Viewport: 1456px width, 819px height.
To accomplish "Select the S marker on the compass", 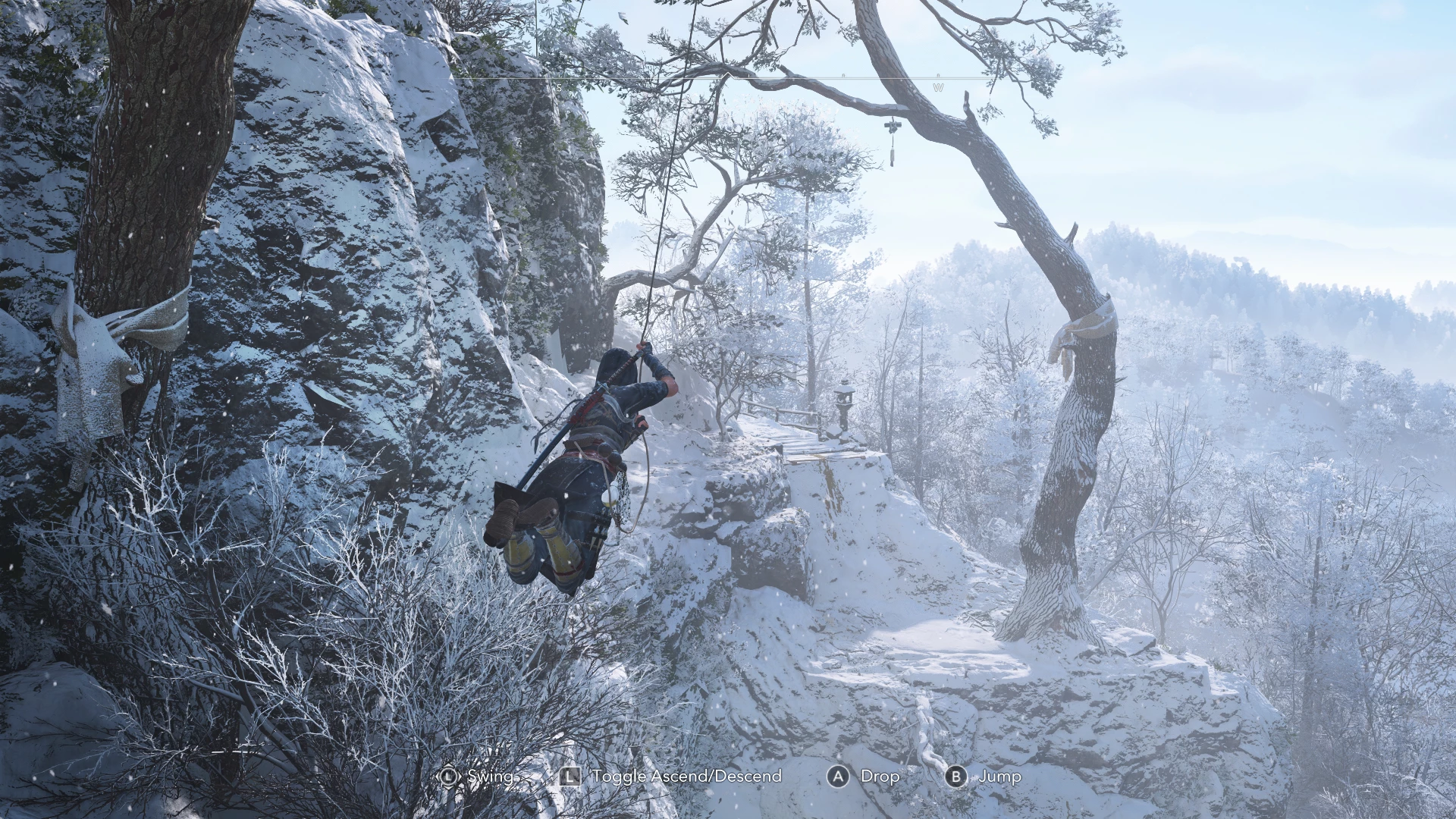I will [x=559, y=88].
